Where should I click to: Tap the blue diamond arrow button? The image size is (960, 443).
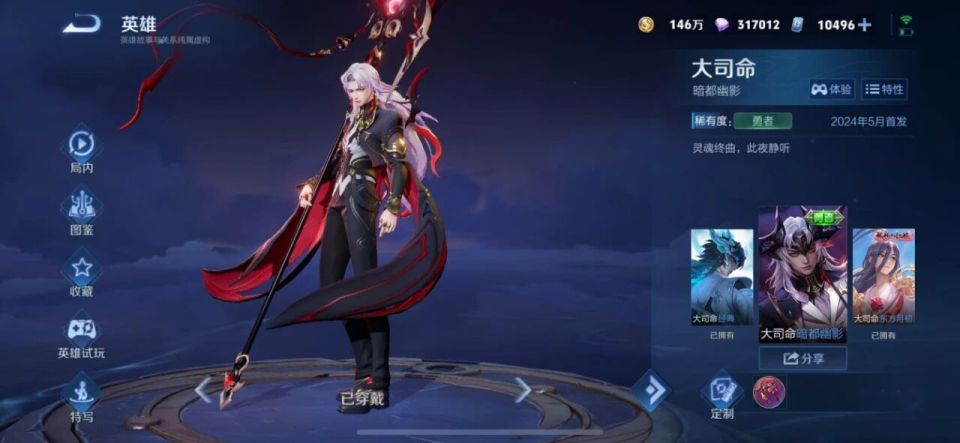click(x=652, y=390)
